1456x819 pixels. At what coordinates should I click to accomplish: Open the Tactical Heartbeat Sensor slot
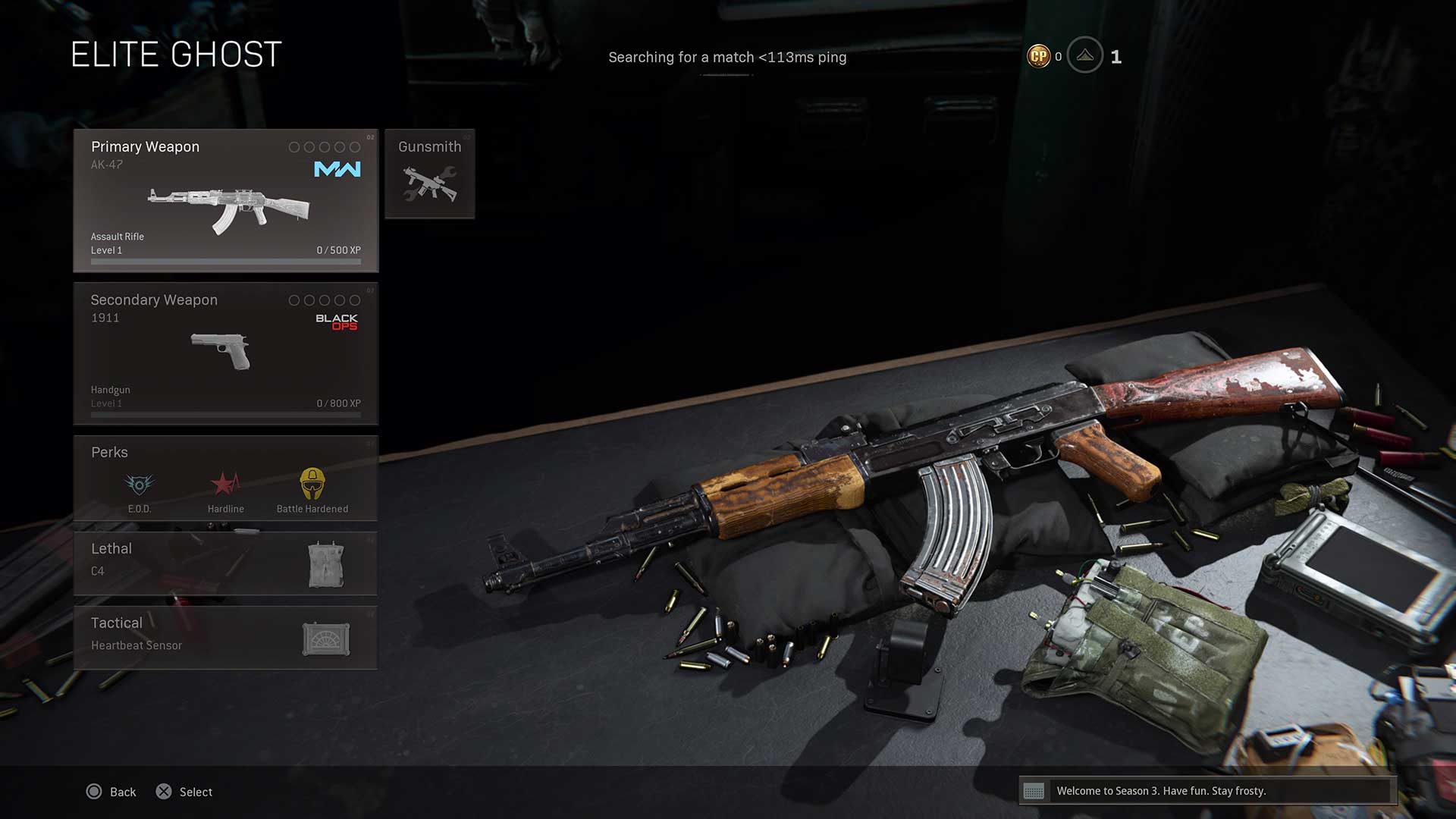click(225, 637)
